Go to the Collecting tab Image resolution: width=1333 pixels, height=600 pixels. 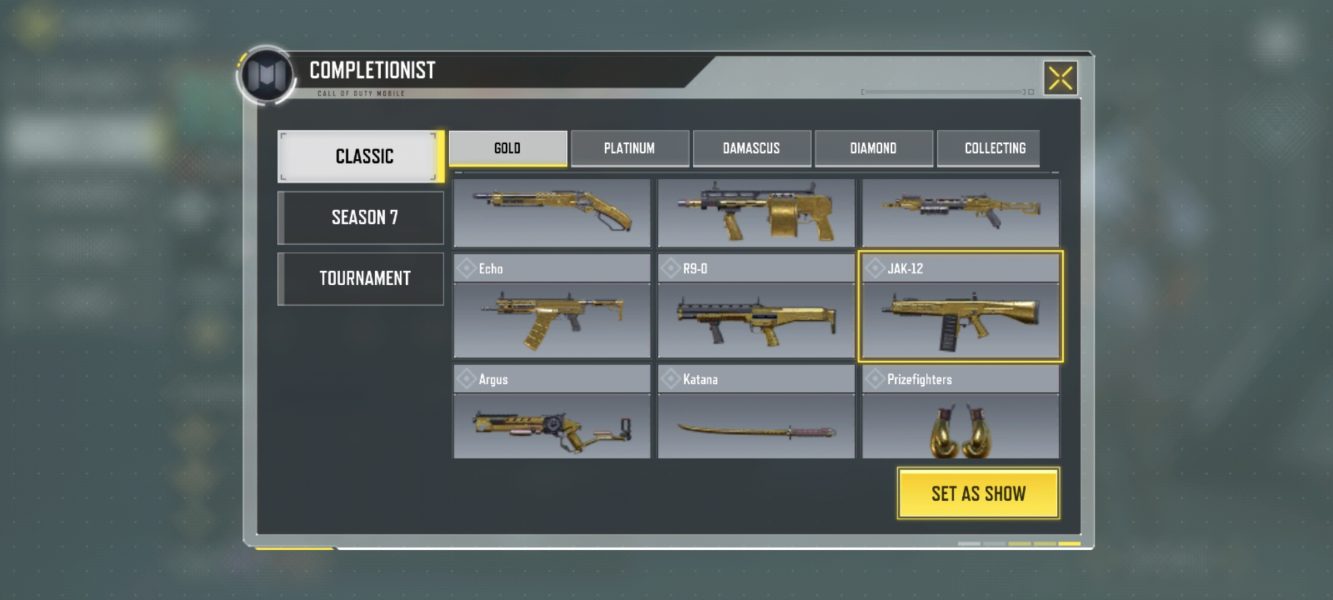pos(994,148)
